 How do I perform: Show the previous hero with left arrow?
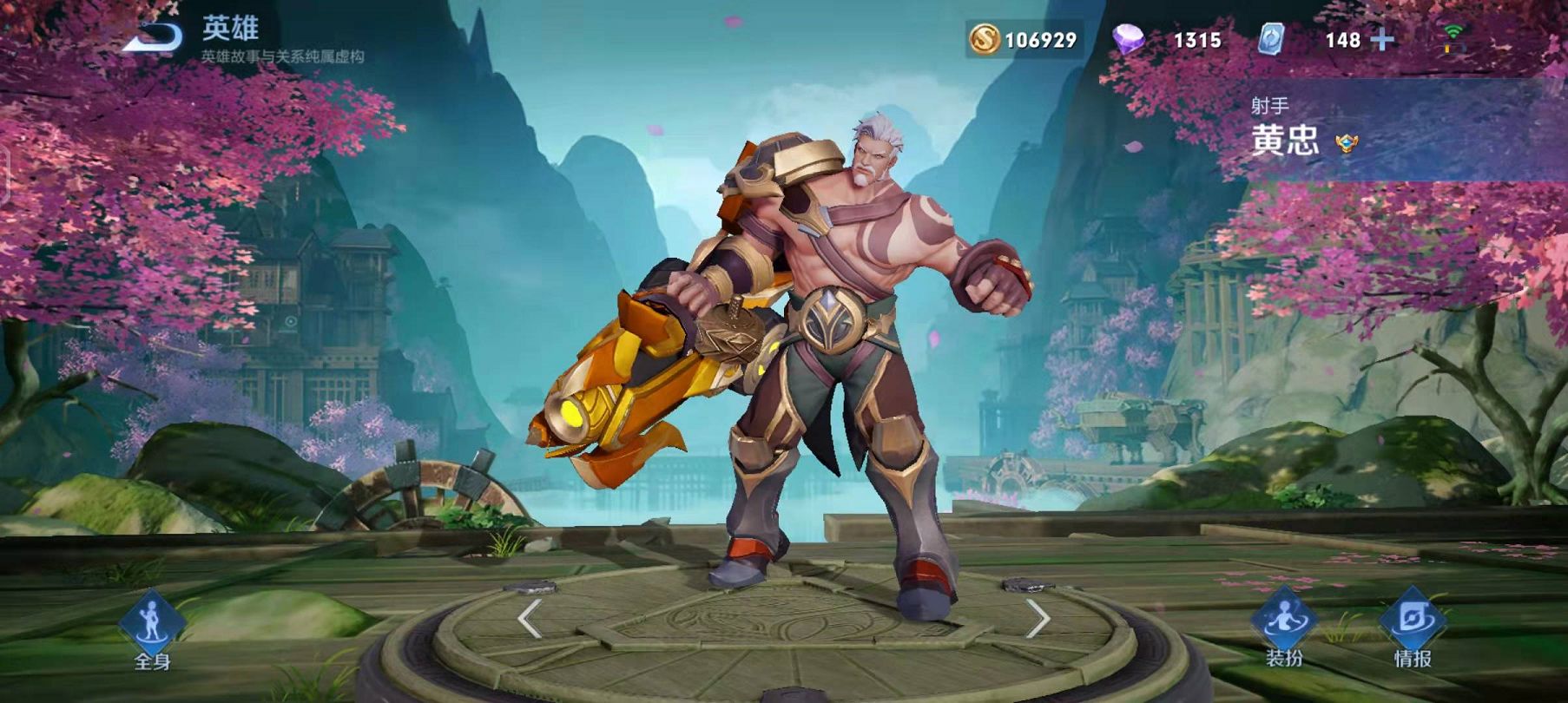tap(530, 619)
